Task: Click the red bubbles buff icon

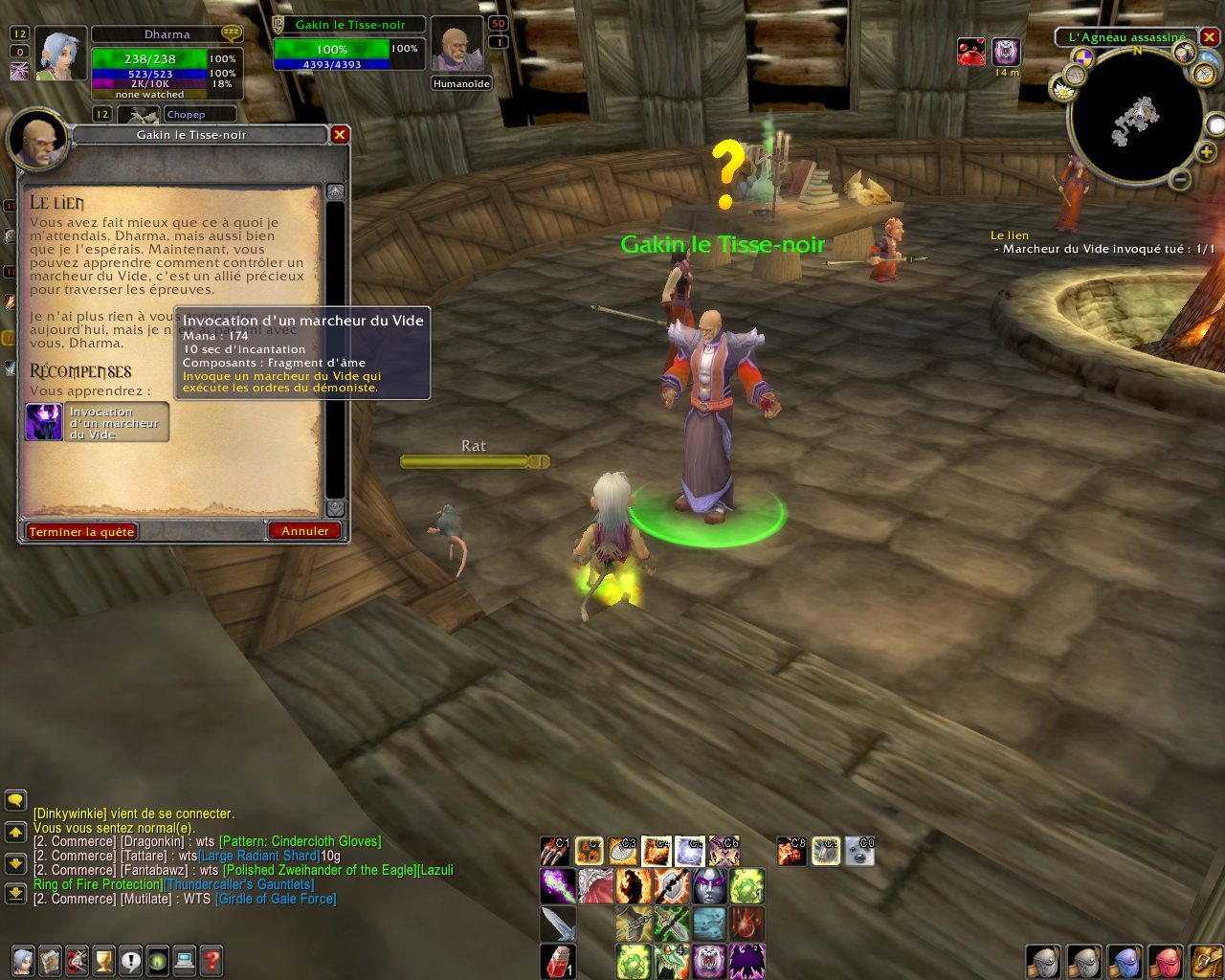Action: point(971,52)
